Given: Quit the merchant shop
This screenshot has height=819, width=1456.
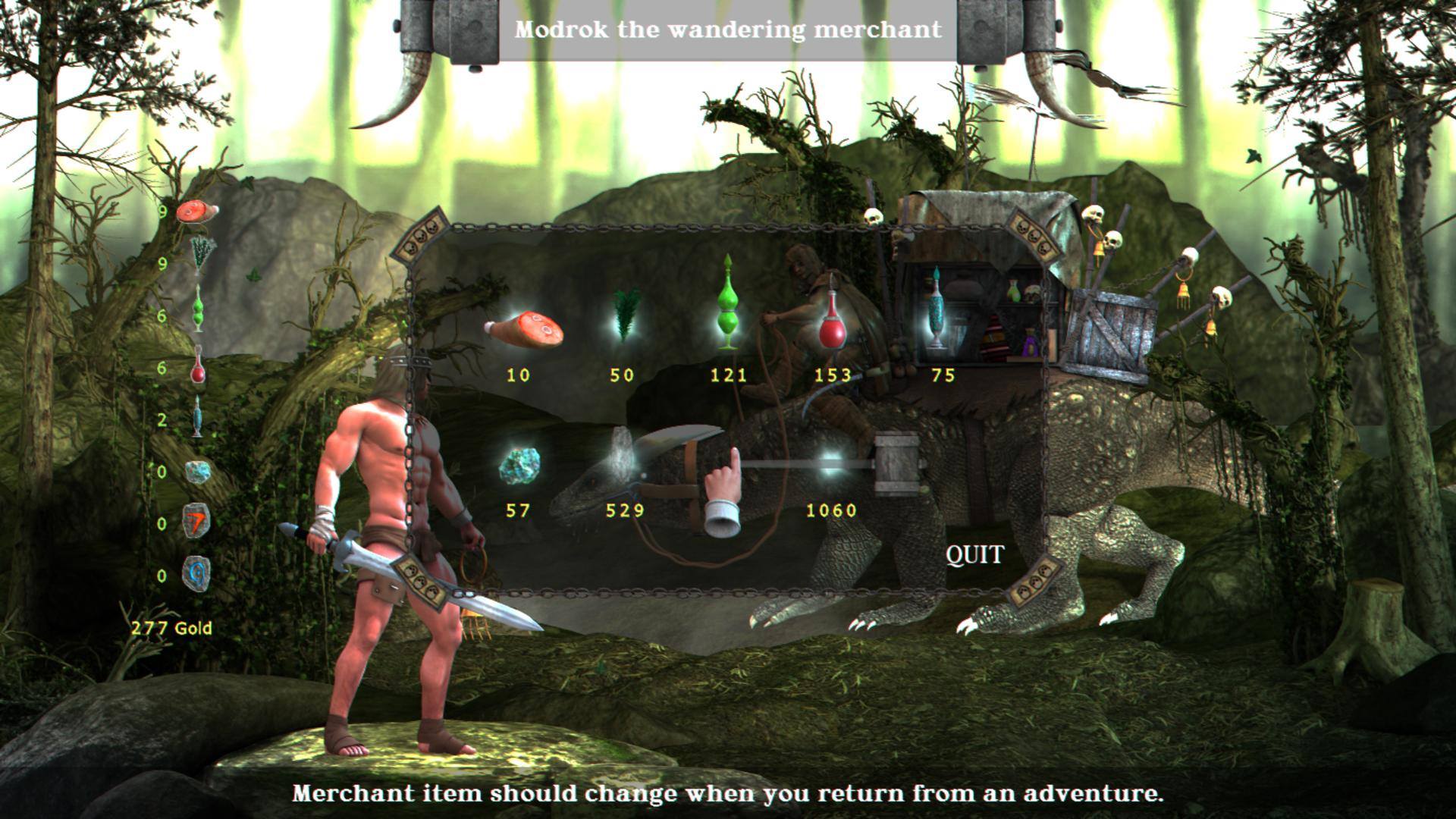Looking at the screenshot, I should [x=974, y=555].
